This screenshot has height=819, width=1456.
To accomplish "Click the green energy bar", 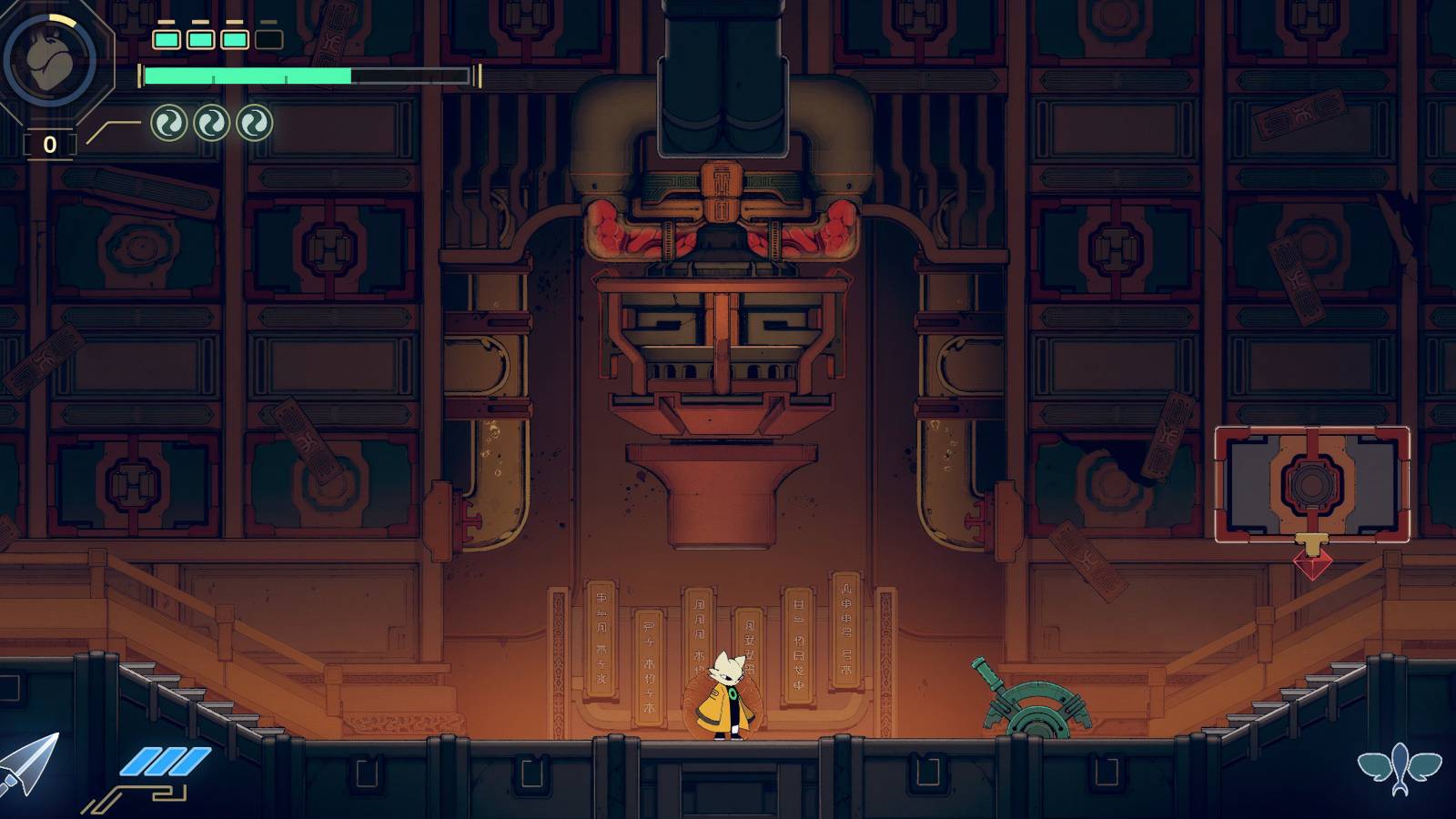I will tap(246, 75).
